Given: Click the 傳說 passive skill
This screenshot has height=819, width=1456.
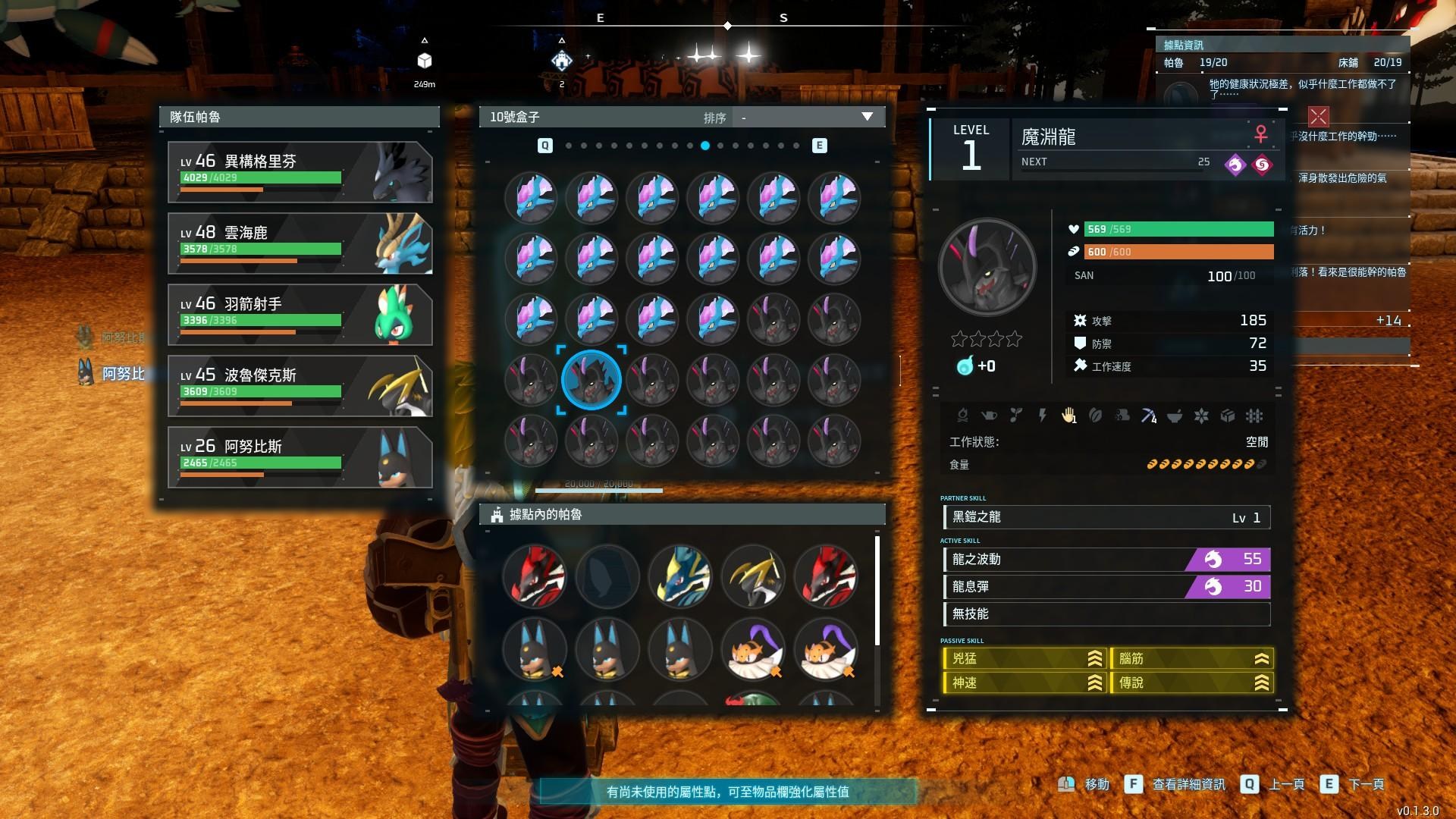Looking at the screenshot, I should click(x=1191, y=682).
